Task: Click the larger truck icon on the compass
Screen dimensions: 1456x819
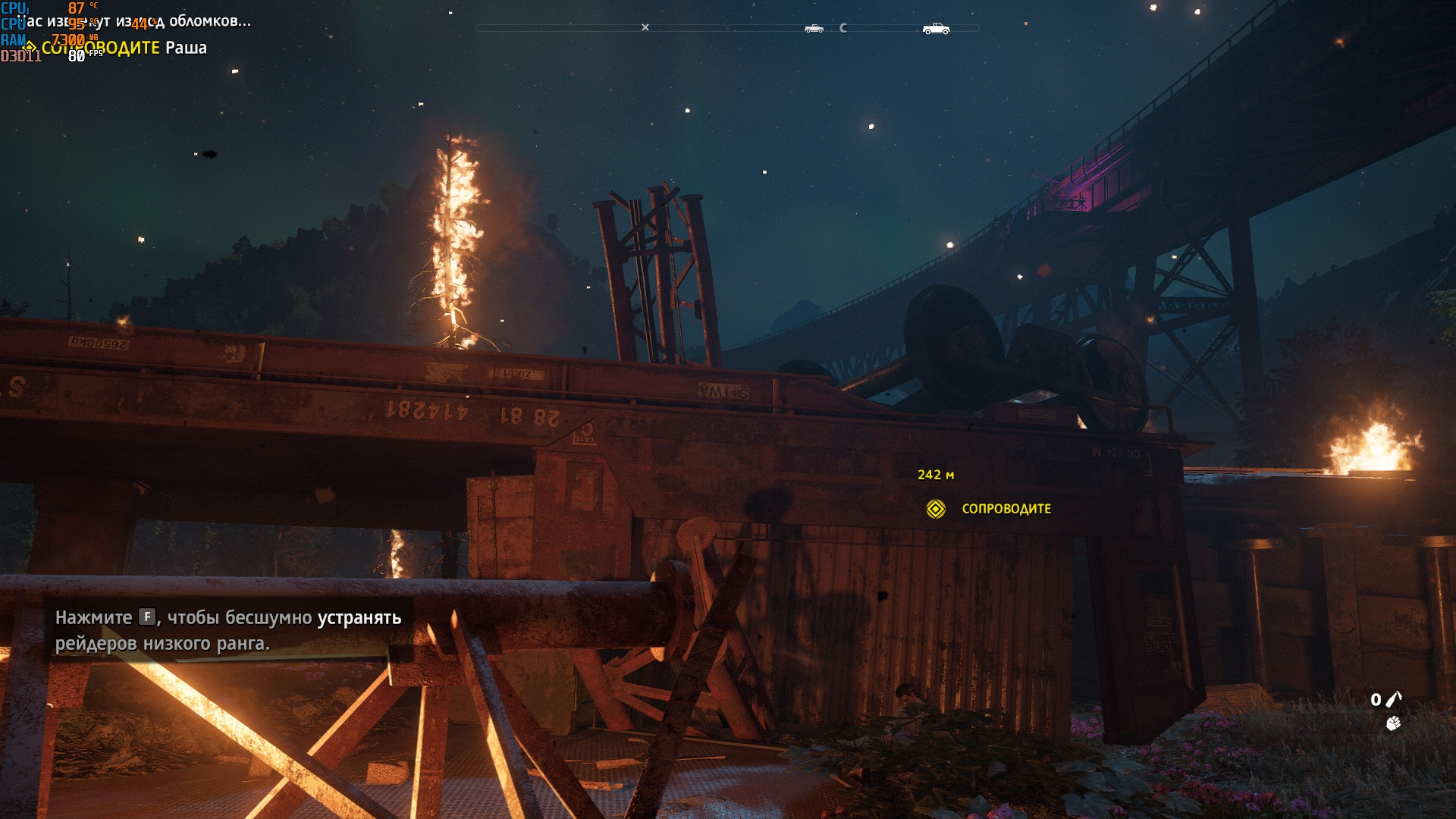Action: click(936, 29)
